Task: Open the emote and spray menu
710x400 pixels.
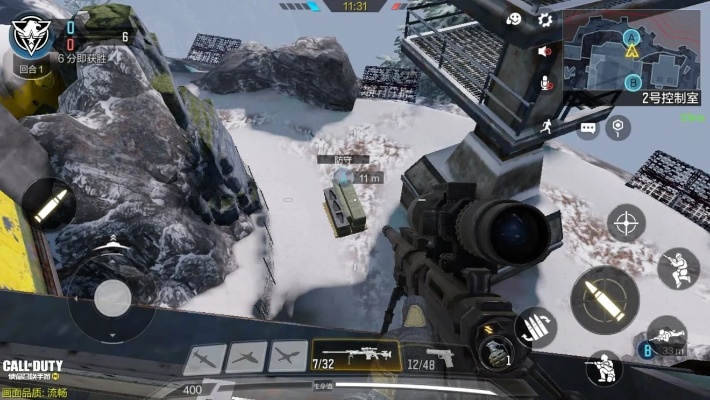Action: coord(513,19)
